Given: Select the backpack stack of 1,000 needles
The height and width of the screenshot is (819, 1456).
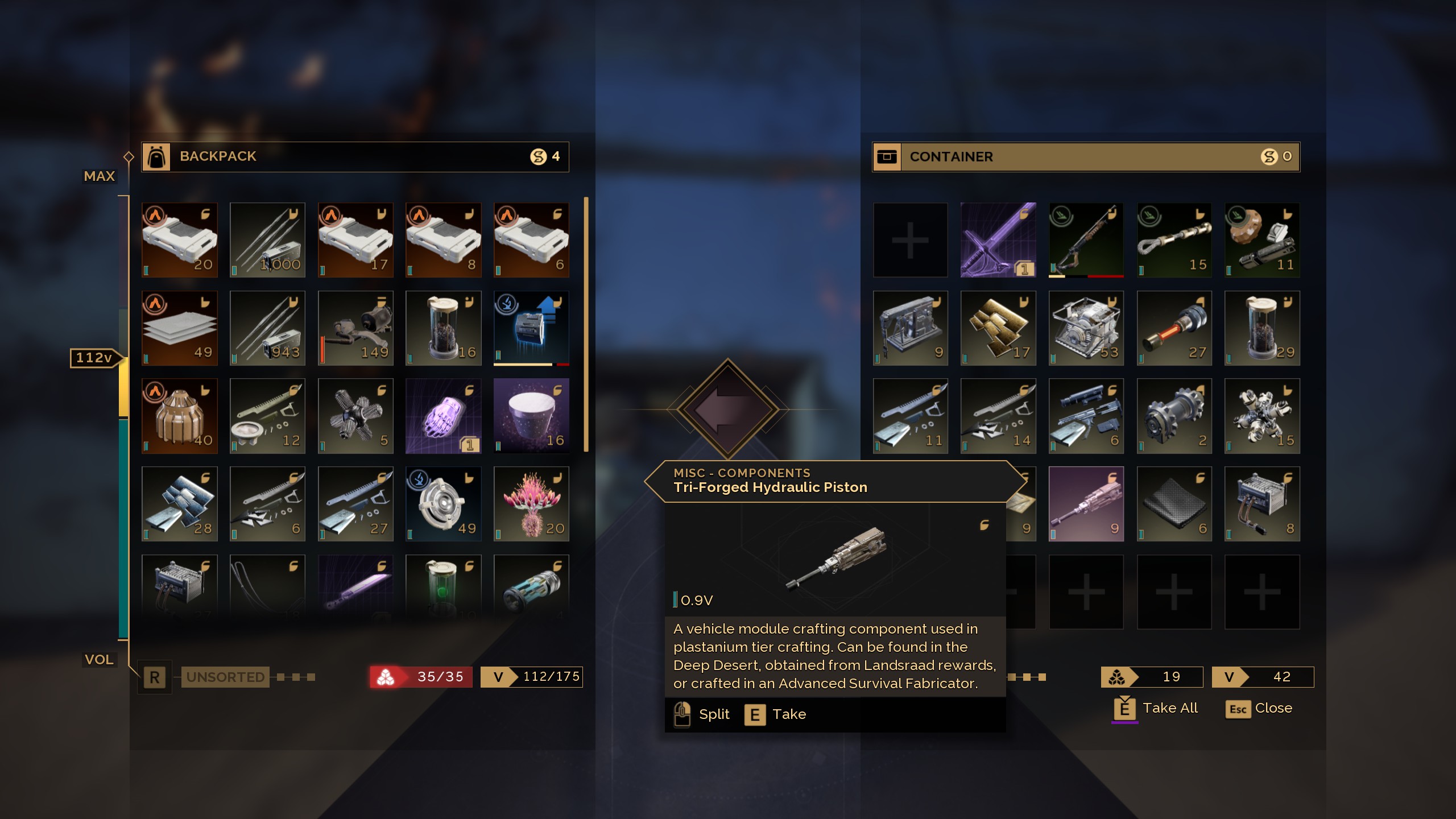Looking at the screenshot, I should point(267,240).
